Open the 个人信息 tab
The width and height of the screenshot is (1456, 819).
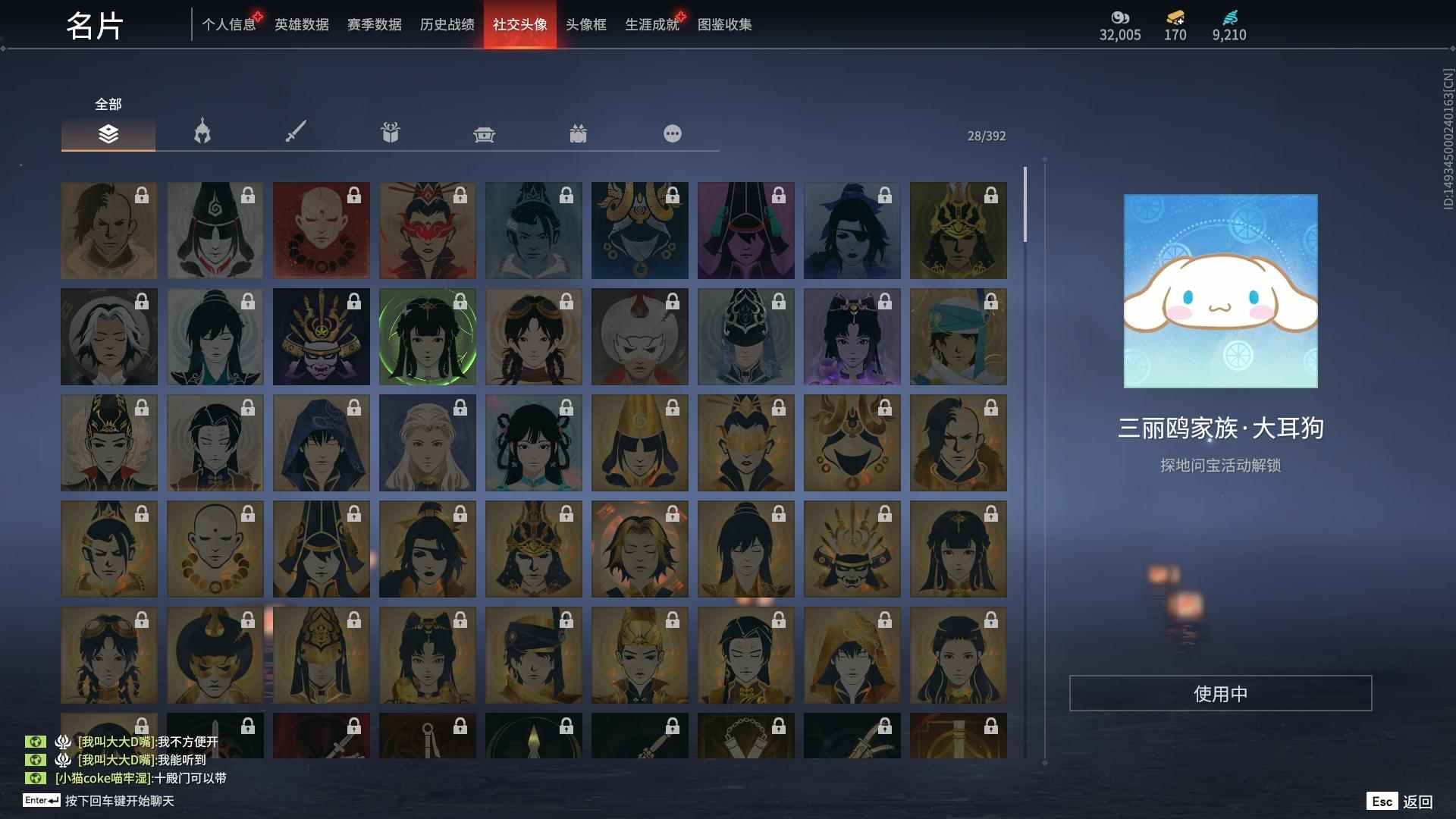click(x=229, y=24)
